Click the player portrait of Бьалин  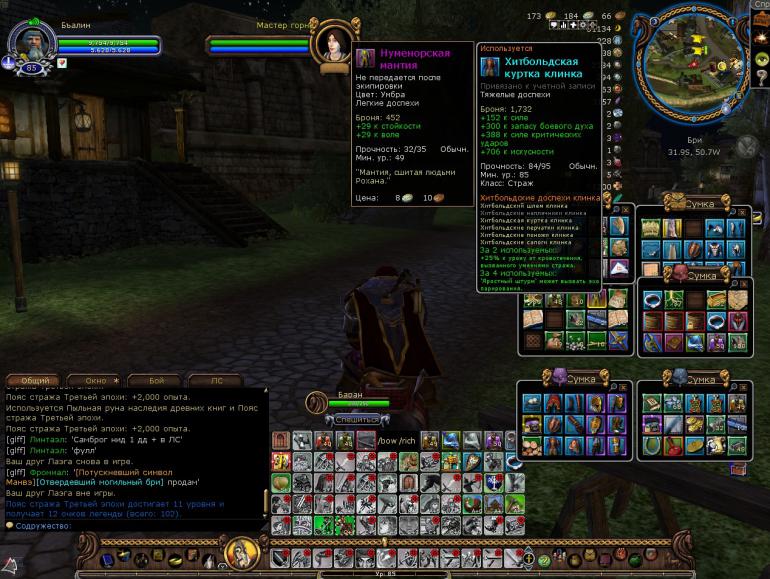click(28, 40)
